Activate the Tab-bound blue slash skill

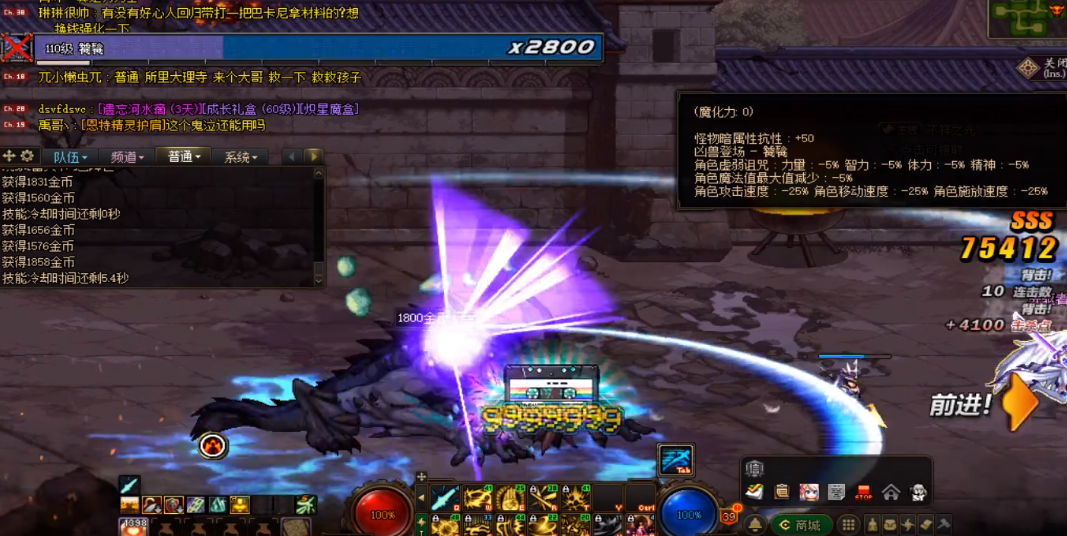[x=675, y=460]
